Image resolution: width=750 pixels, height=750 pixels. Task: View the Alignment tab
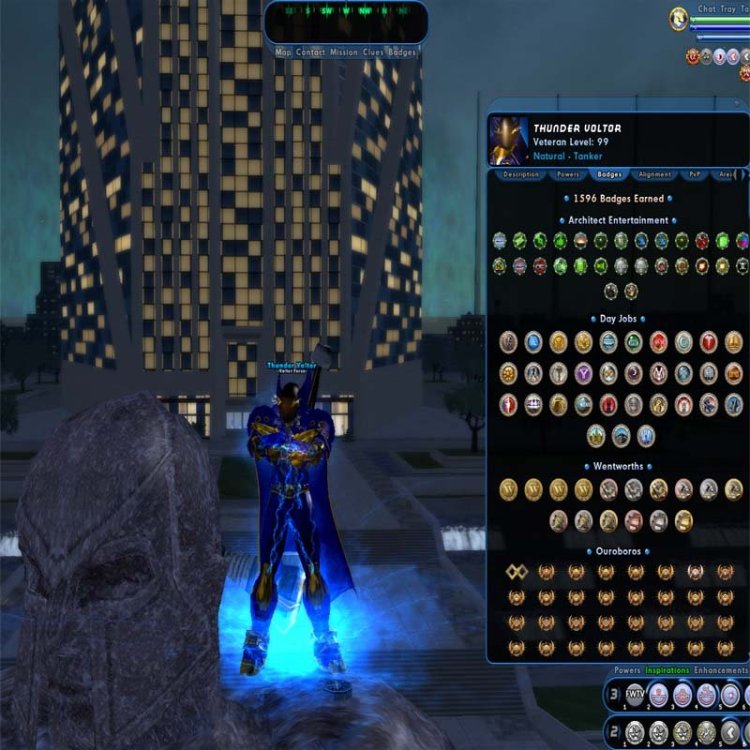pyautogui.click(x=654, y=174)
